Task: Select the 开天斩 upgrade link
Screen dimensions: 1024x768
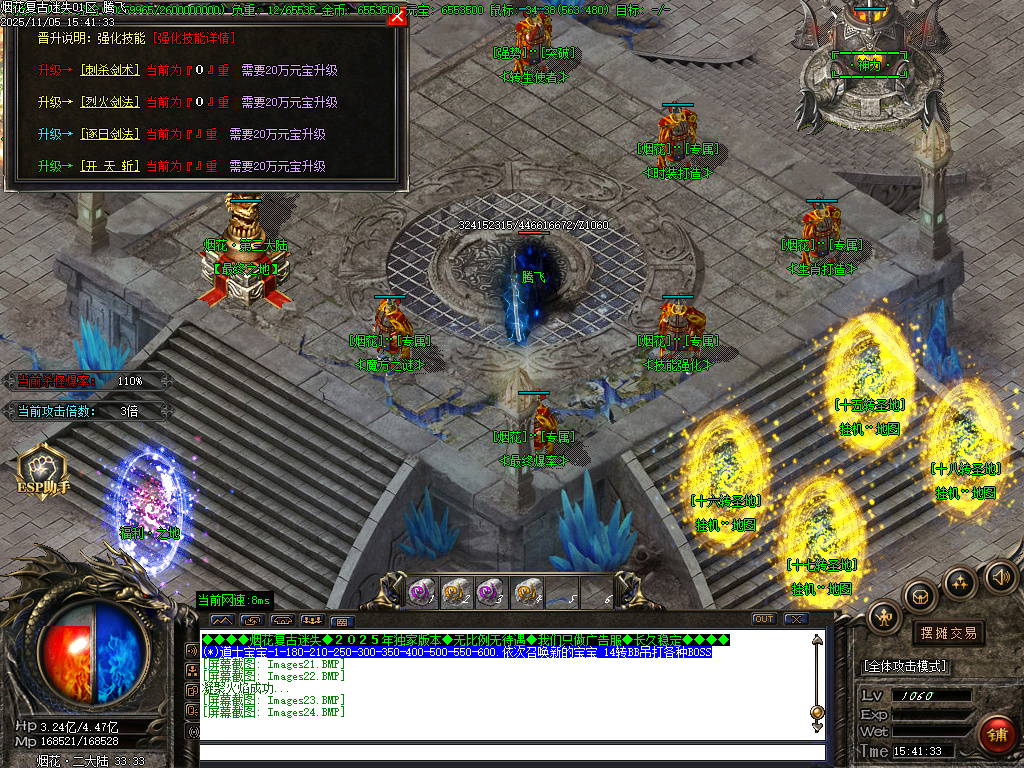Action: coord(111,166)
